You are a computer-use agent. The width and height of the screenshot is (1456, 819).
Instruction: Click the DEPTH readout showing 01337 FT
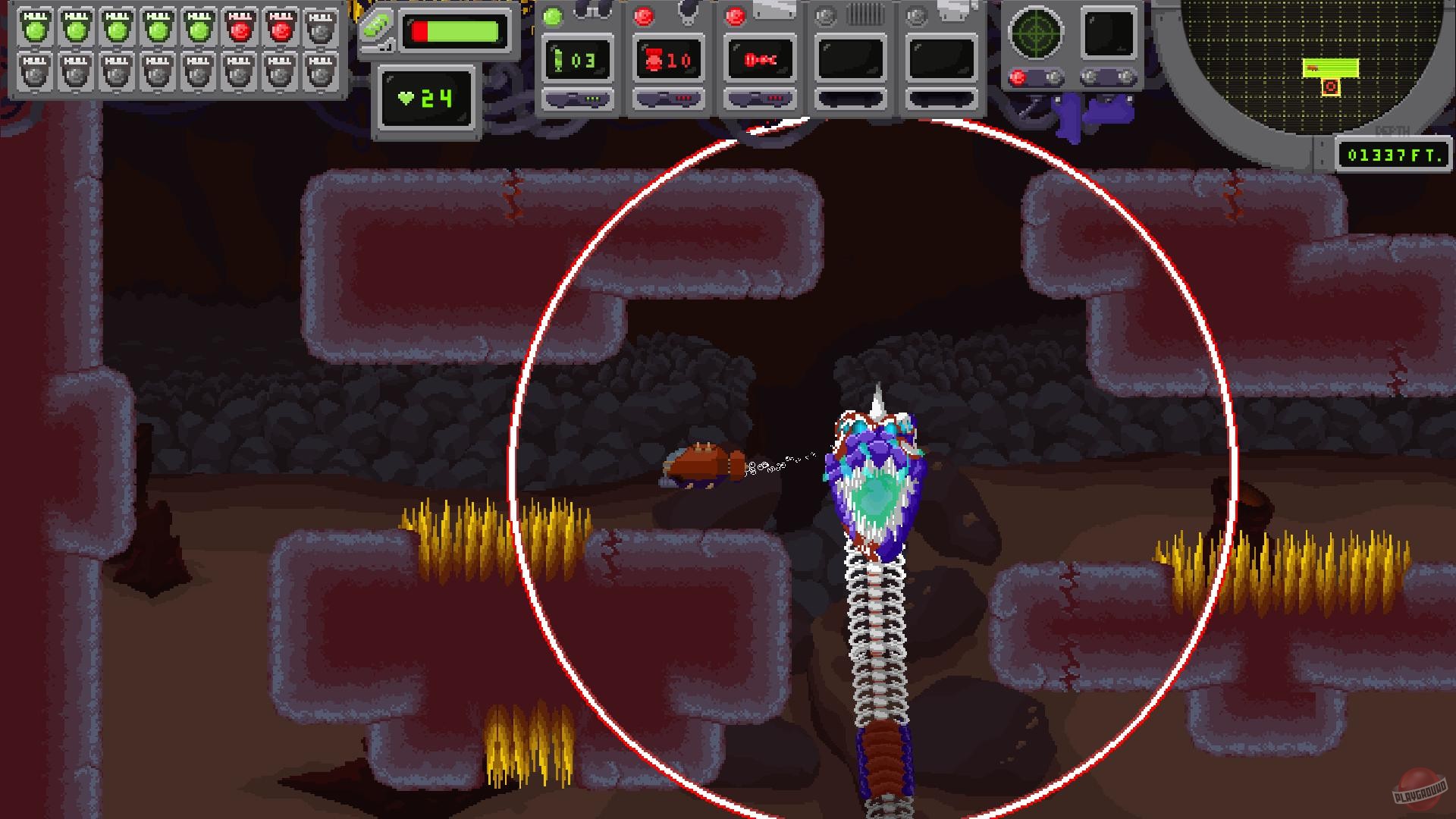tap(1392, 154)
